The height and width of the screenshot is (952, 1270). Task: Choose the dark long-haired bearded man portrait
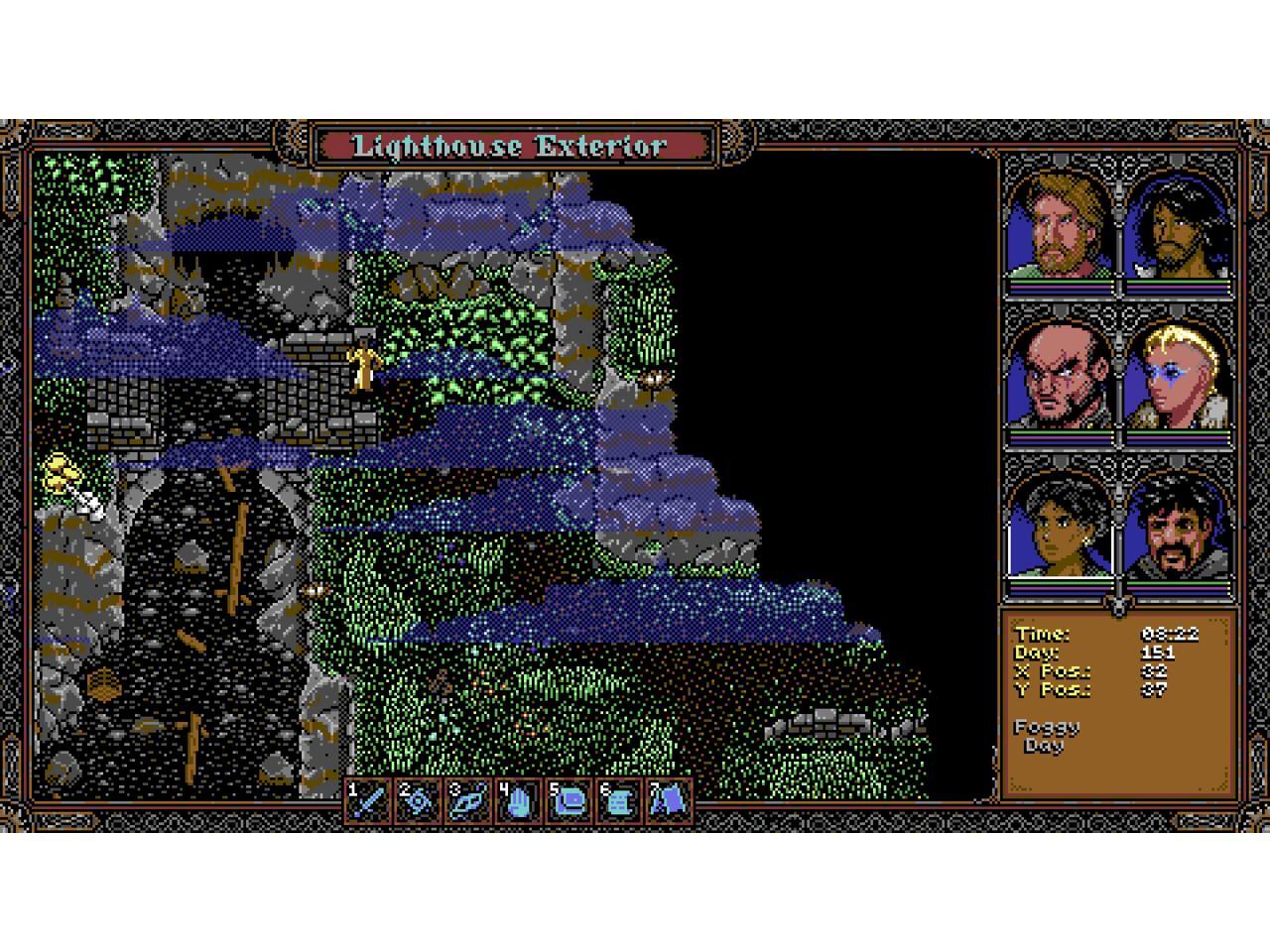[x=1179, y=228]
